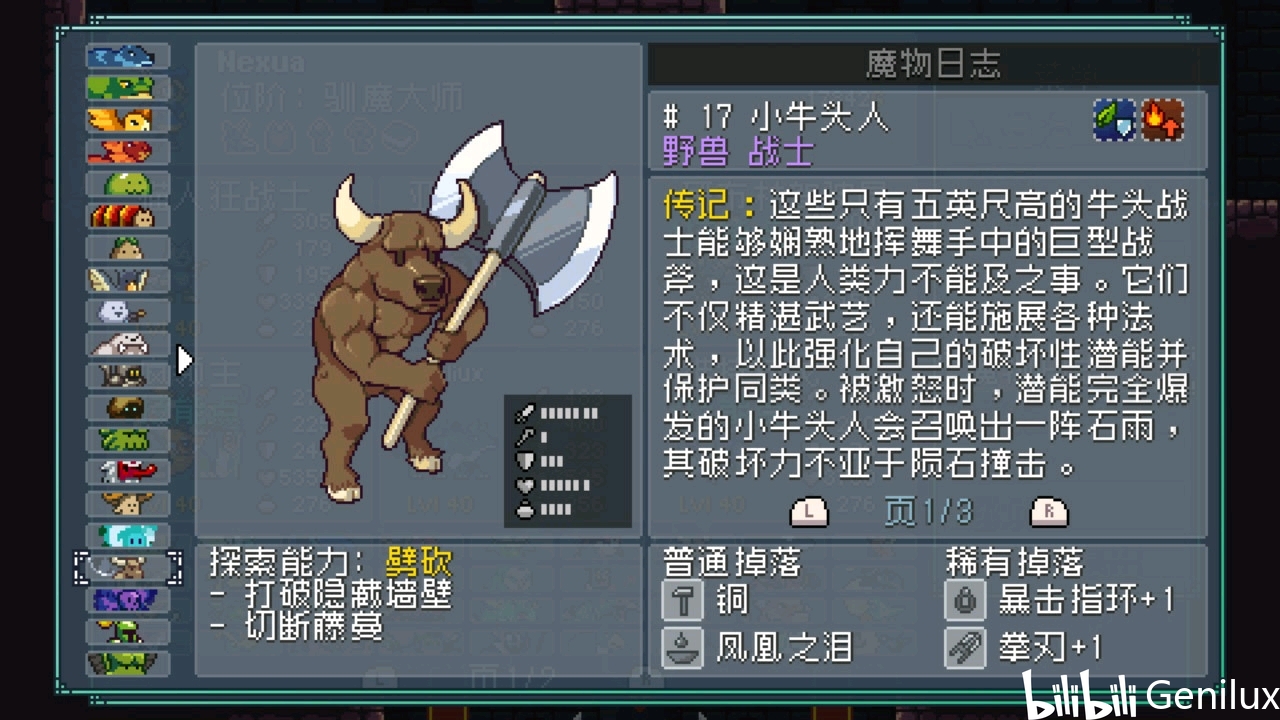Viewport: 1280px width, 720px height.
Task: Choose the white ghost blob entry
Action: (127, 312)
